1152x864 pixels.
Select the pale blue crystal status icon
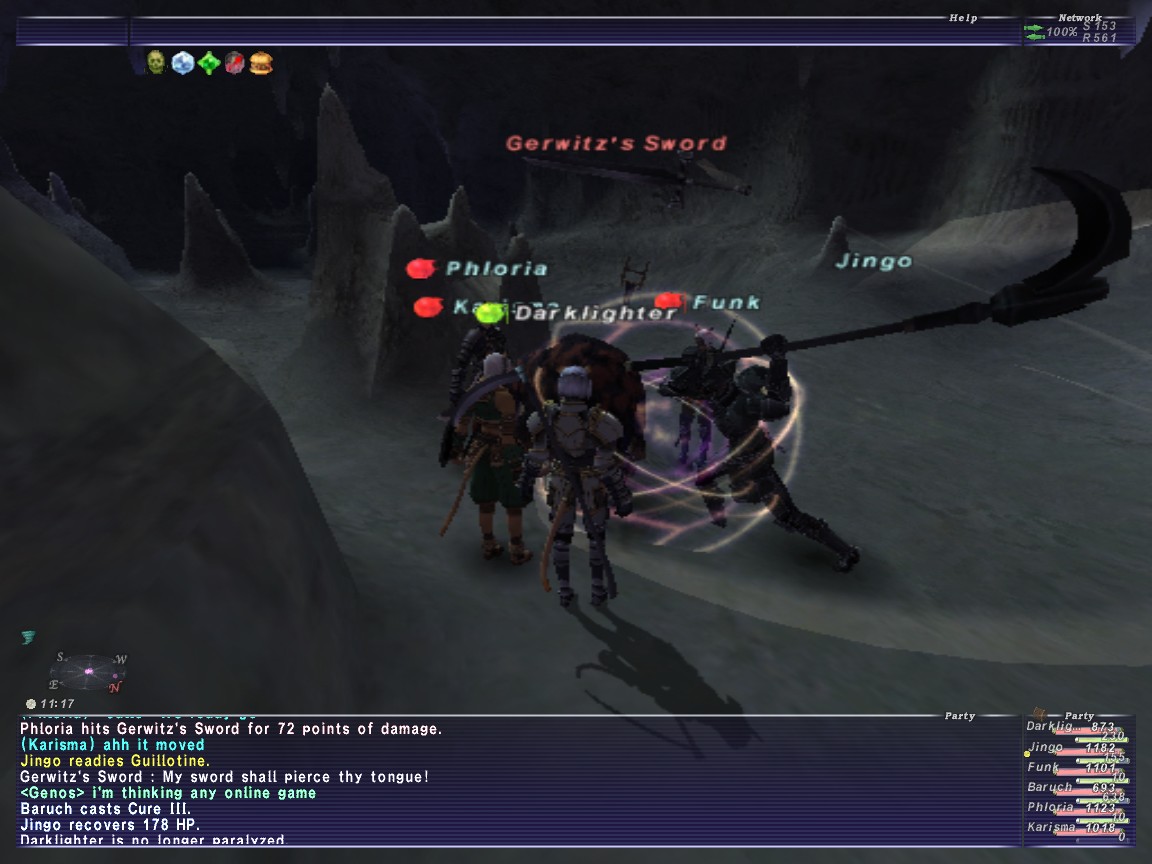coord(182,63)
